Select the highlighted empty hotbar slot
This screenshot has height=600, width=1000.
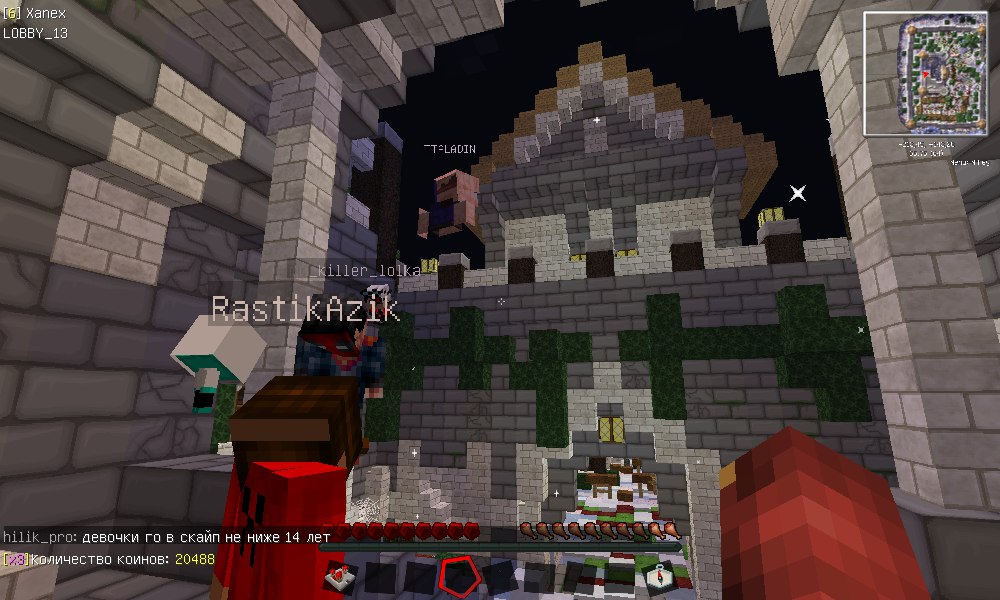point(459,577)
